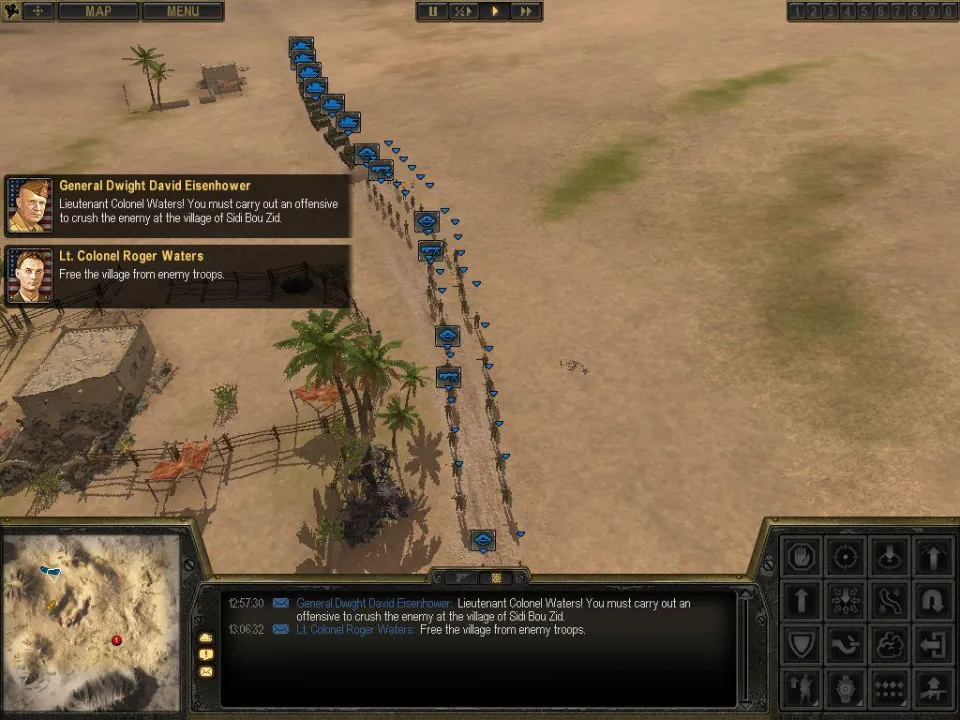Show the envelope messages log filter
The height and width of the screenshot is (720, 960).
206,671
